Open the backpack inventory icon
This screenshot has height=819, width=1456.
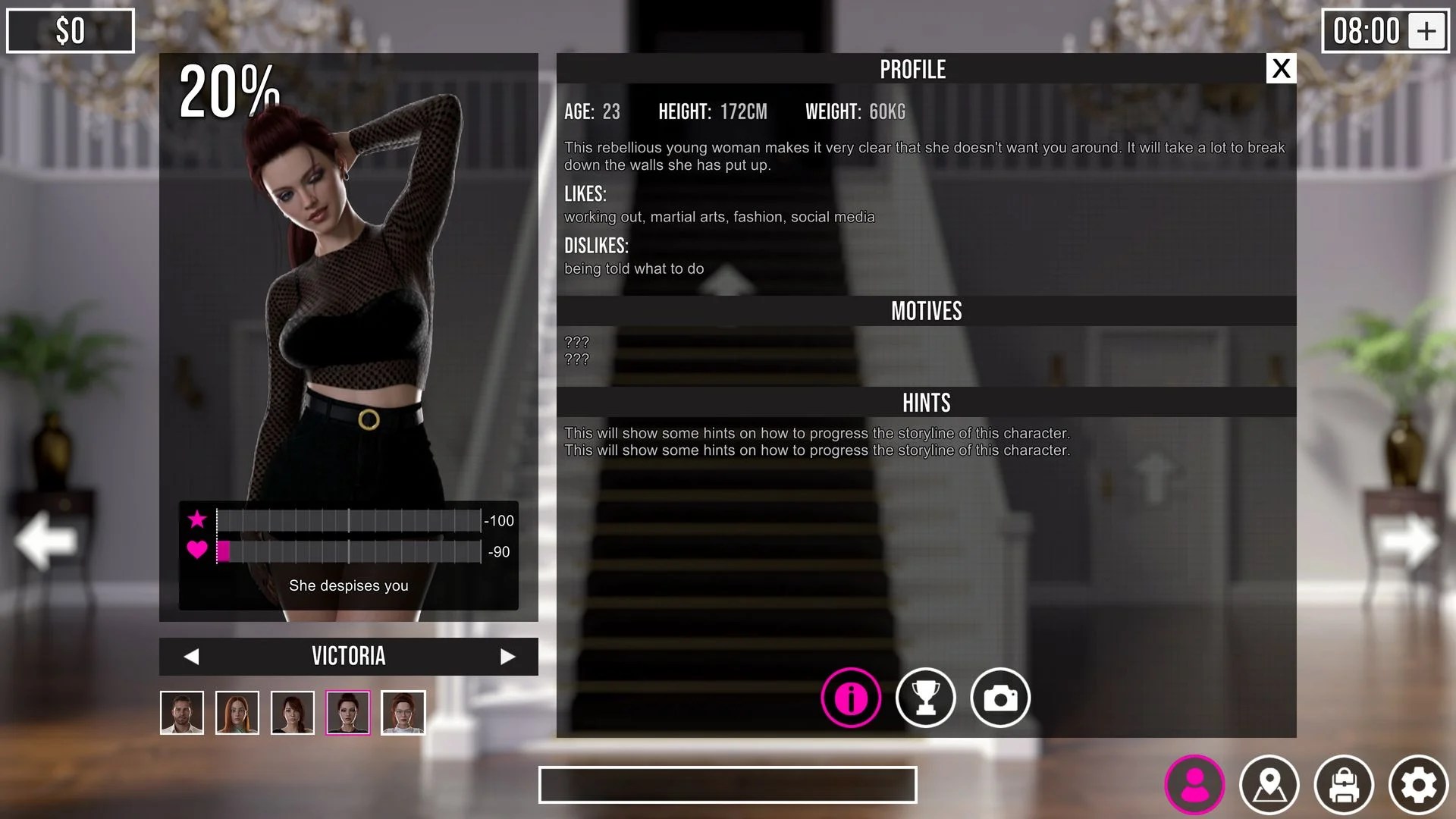[x=1344, y=785]
